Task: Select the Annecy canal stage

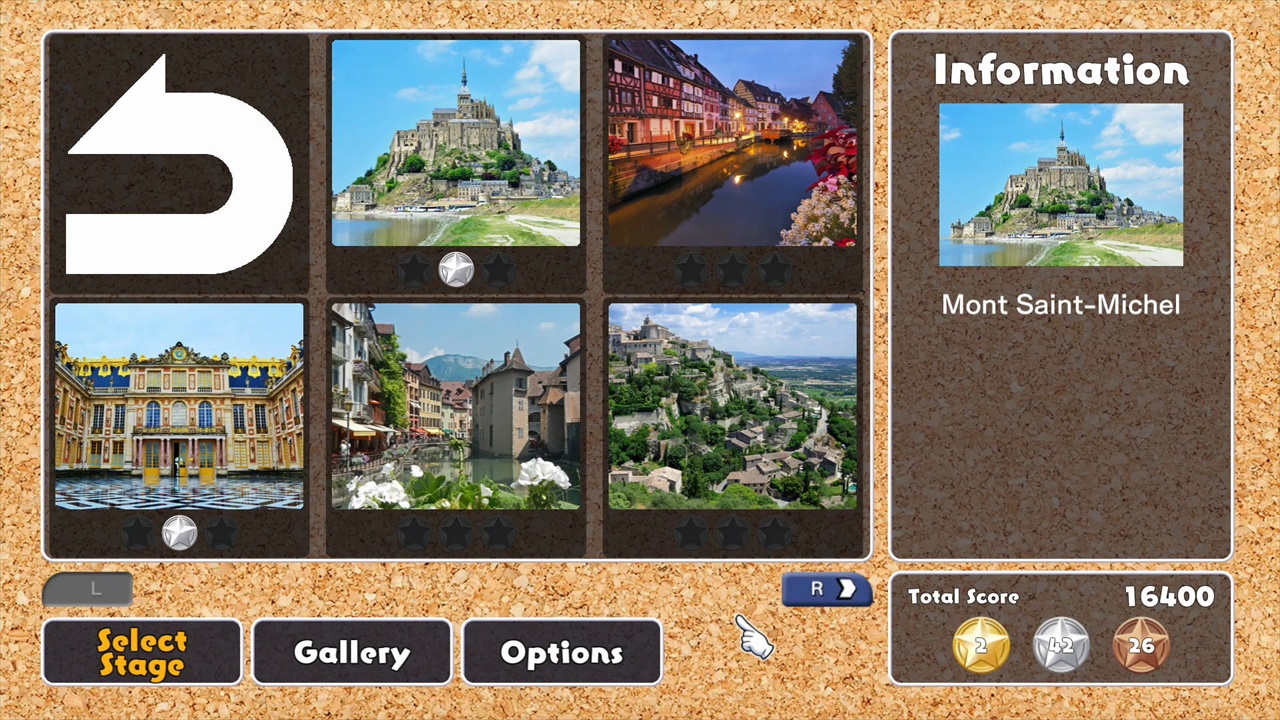Action: point(455,405)
